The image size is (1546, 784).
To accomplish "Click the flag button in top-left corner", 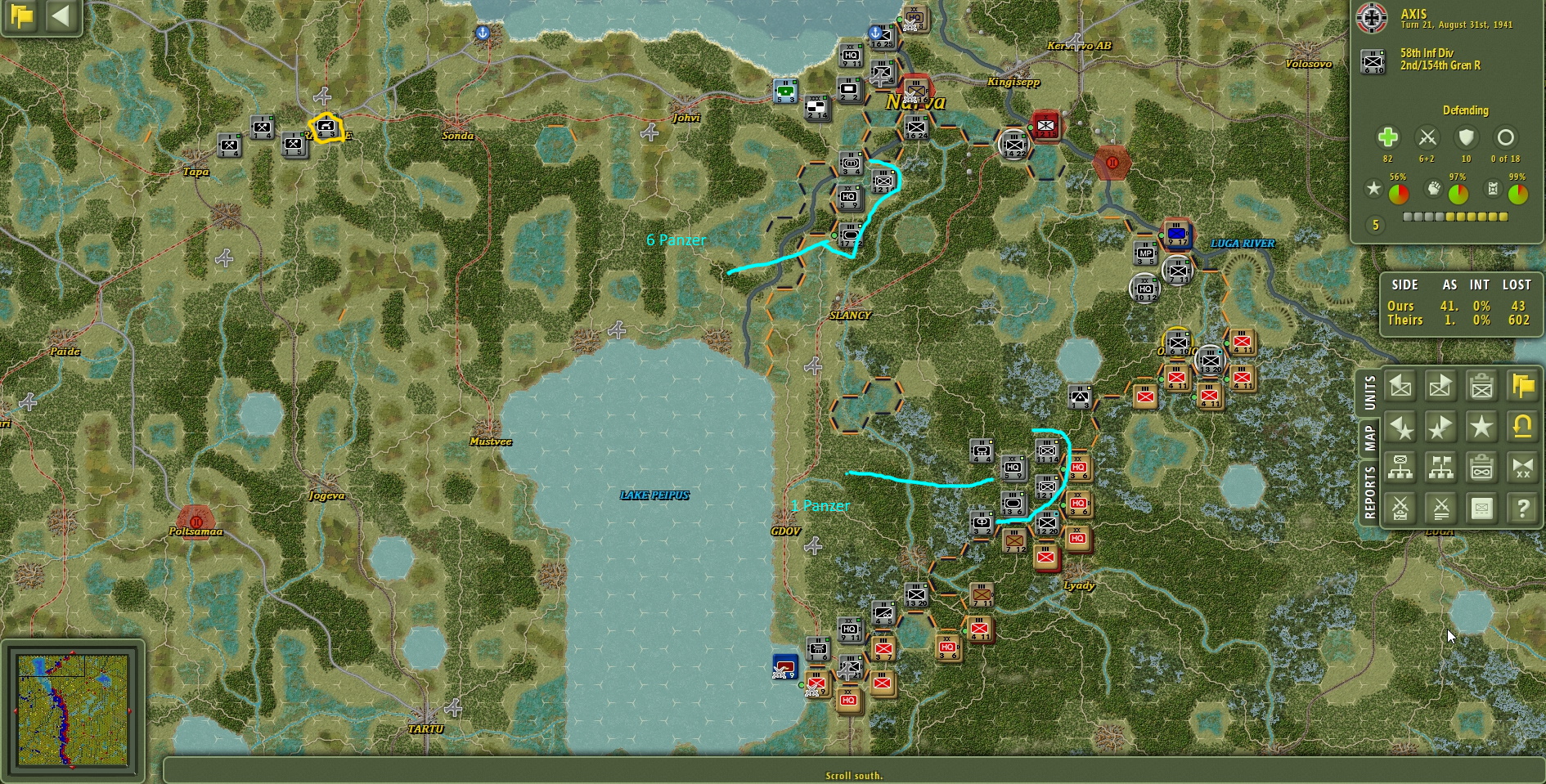I will click(x=20, y=16).
